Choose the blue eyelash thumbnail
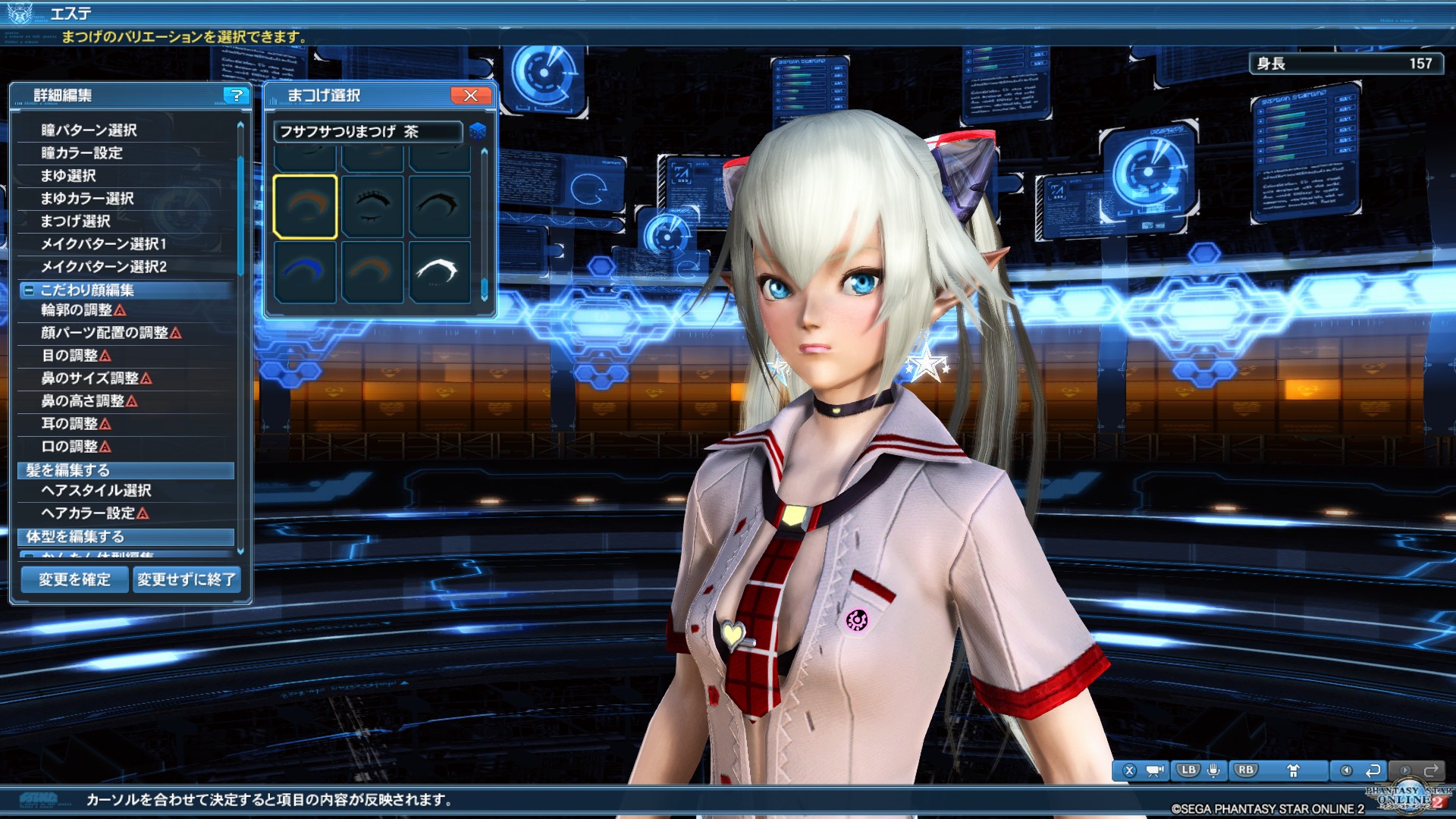The height and width of the screenshot is (819, 1456). click(305, 271)
